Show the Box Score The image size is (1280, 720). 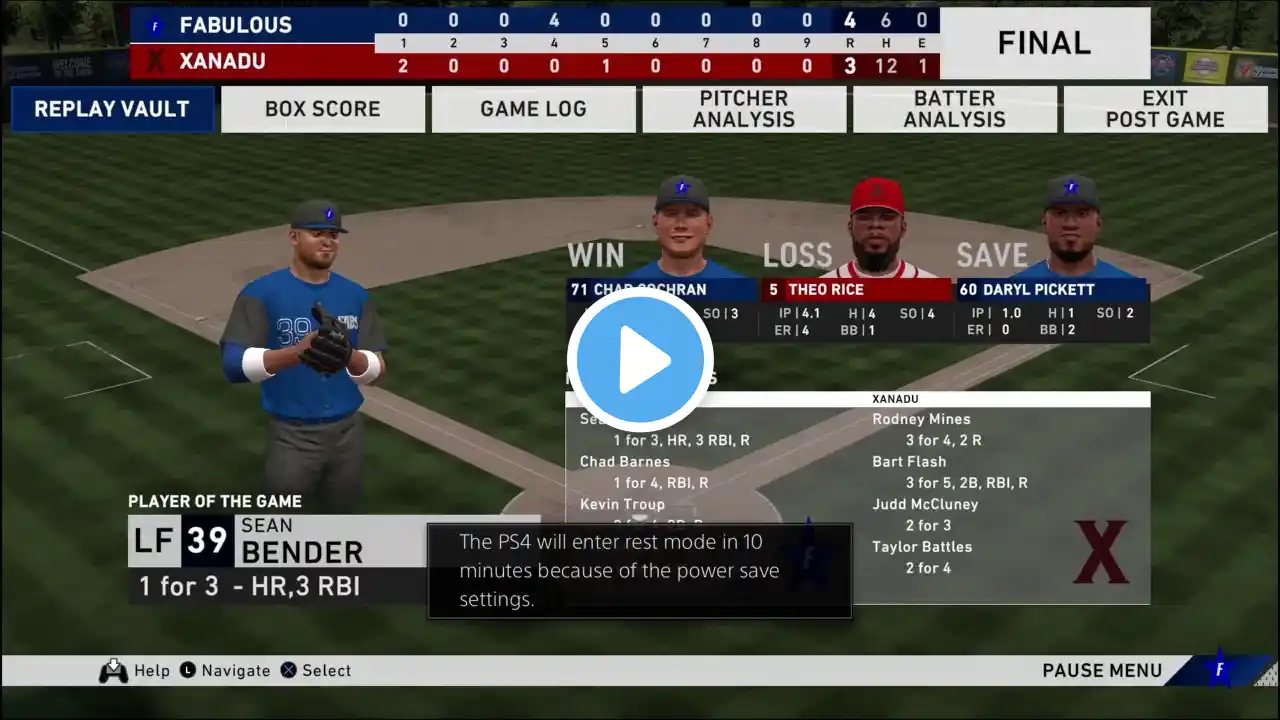click(x=323, y=109)
